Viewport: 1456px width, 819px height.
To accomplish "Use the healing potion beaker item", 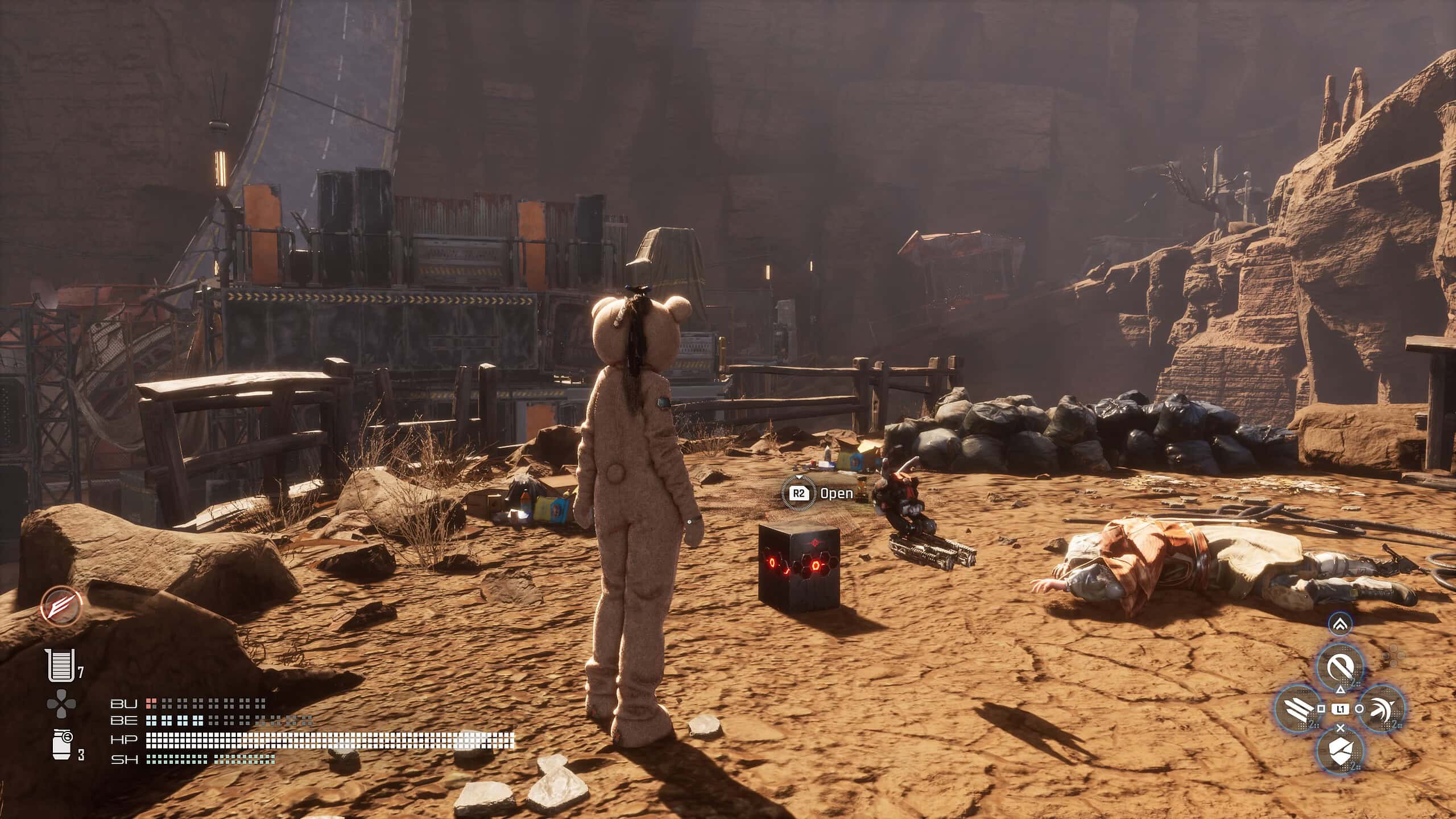I will pos(59,665).
